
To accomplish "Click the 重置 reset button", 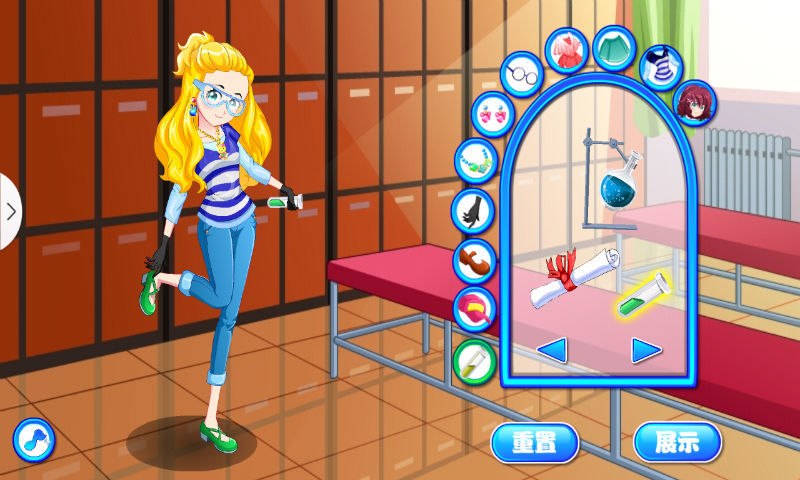I will (x=535, y=441).
